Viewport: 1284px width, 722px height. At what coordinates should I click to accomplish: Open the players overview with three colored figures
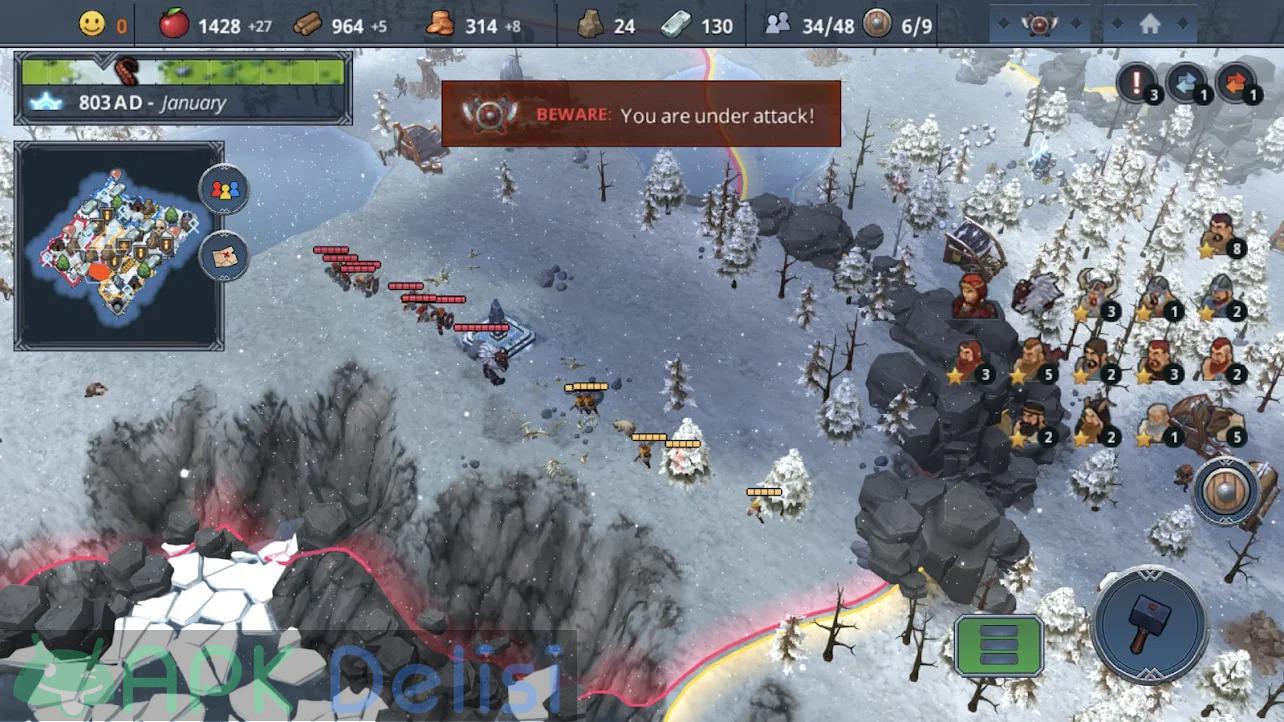coord(224,189)
